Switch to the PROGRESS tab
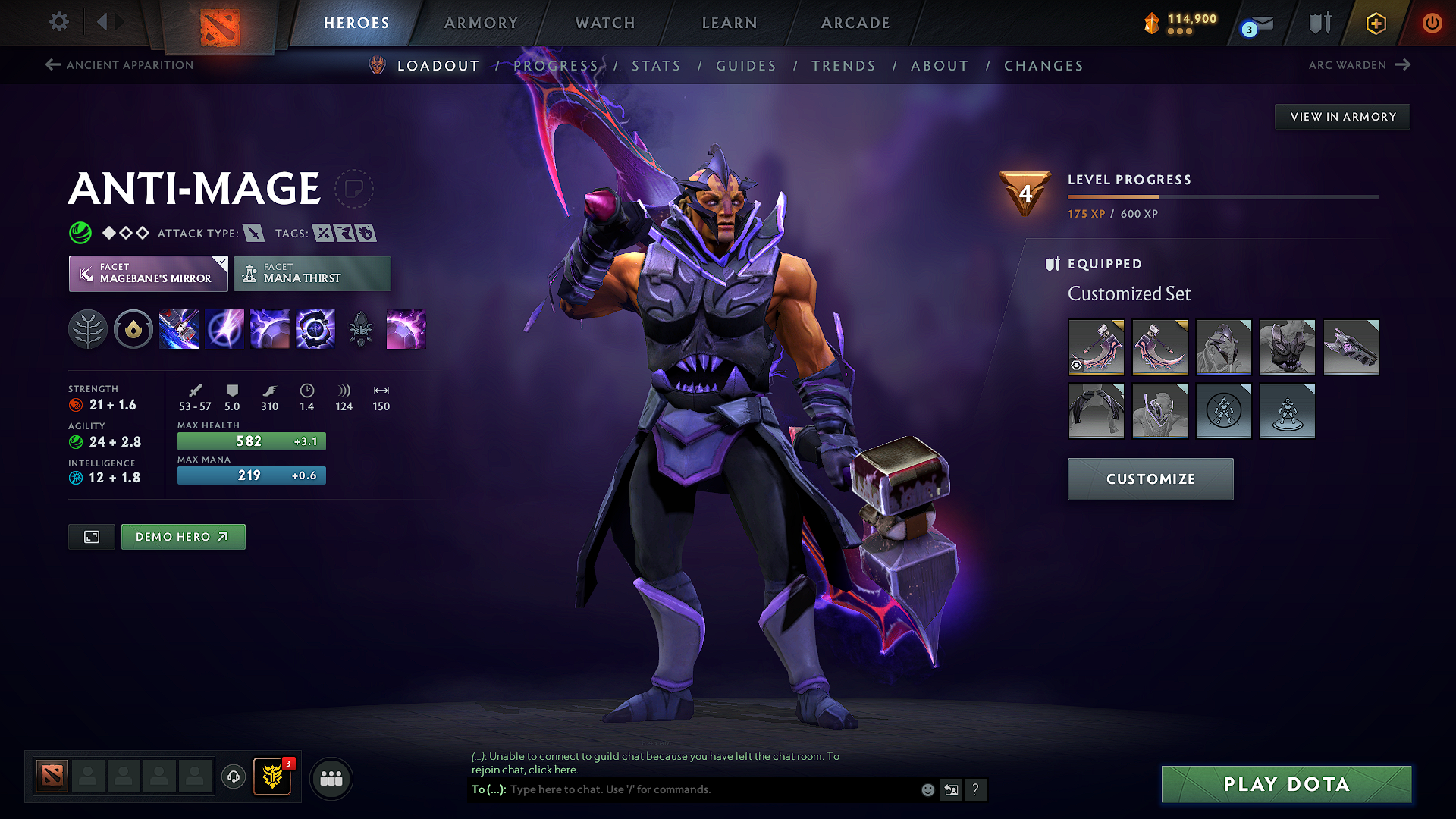Image resolution: width=1456 pixels, height=819 pixels. [x=556, y=66]
